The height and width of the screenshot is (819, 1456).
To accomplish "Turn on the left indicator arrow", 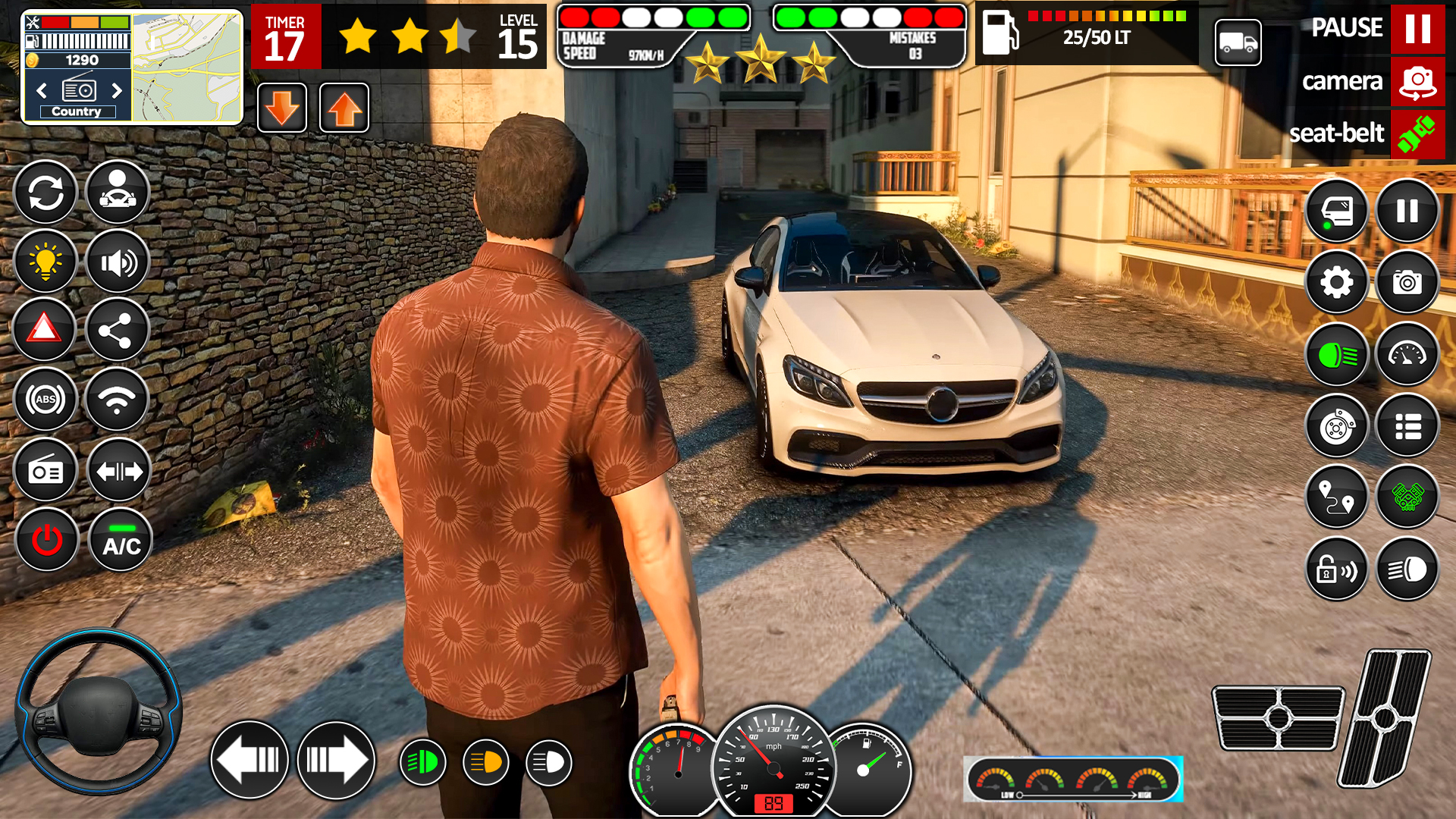I will coord(249,760).
